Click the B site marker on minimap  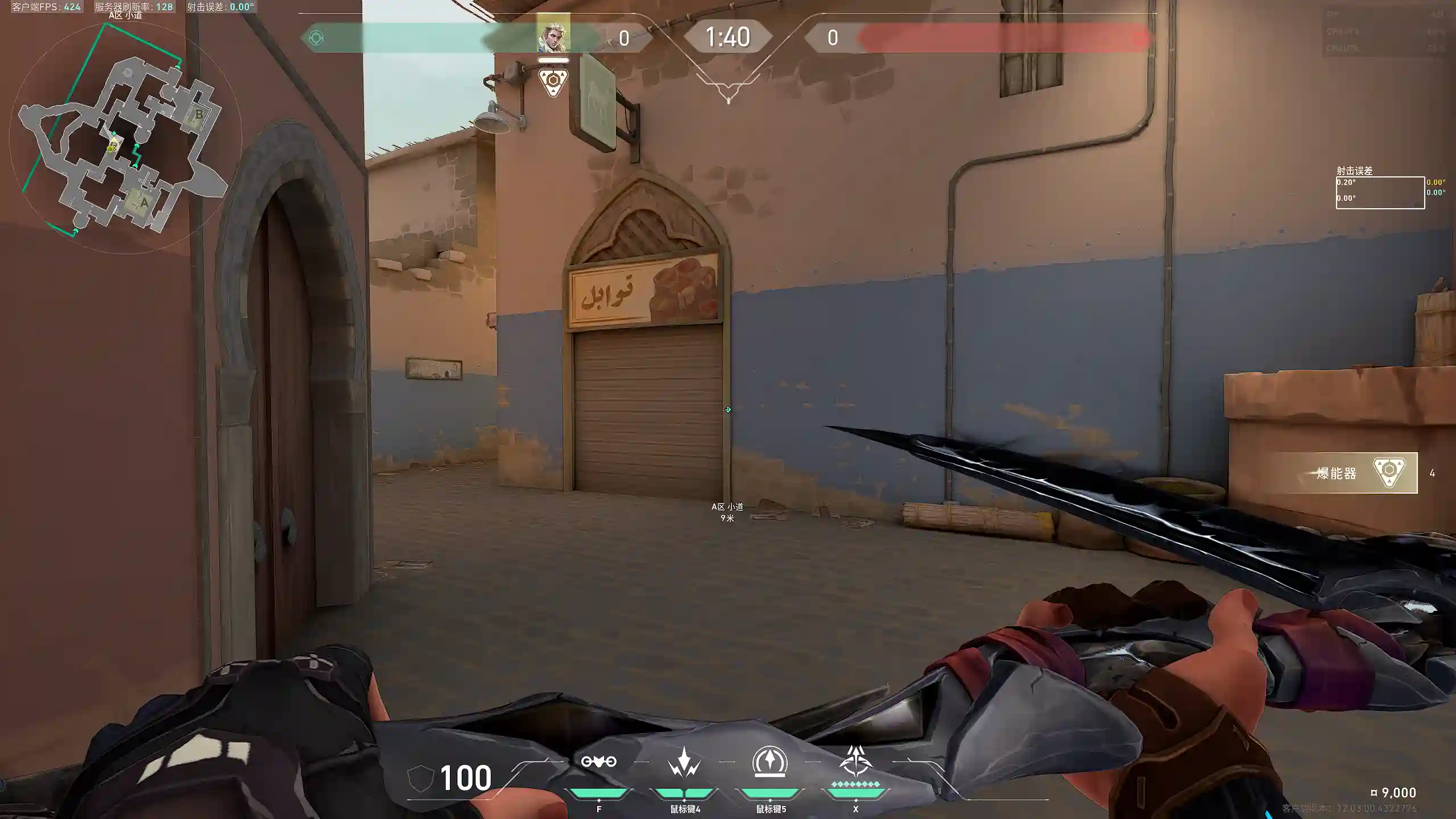point(198,114)
